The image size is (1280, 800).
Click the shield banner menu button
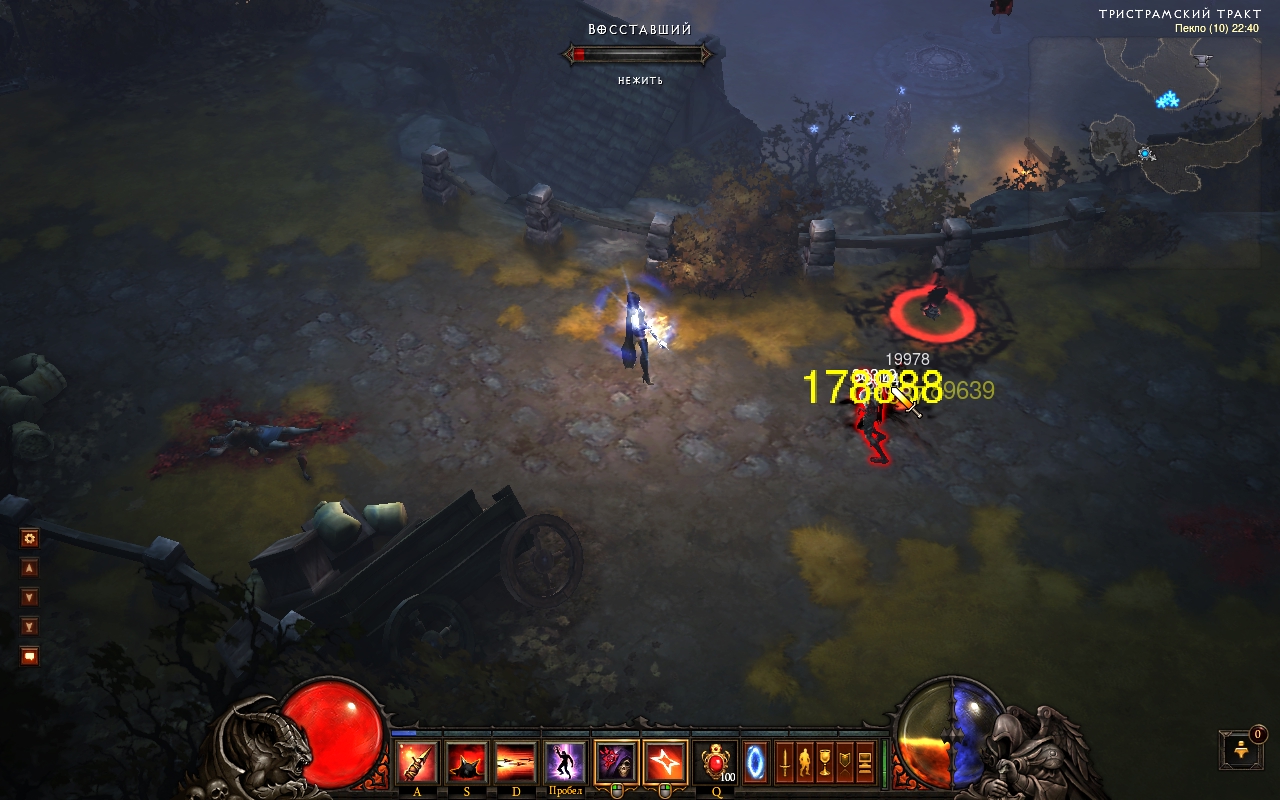pos(845,763)
